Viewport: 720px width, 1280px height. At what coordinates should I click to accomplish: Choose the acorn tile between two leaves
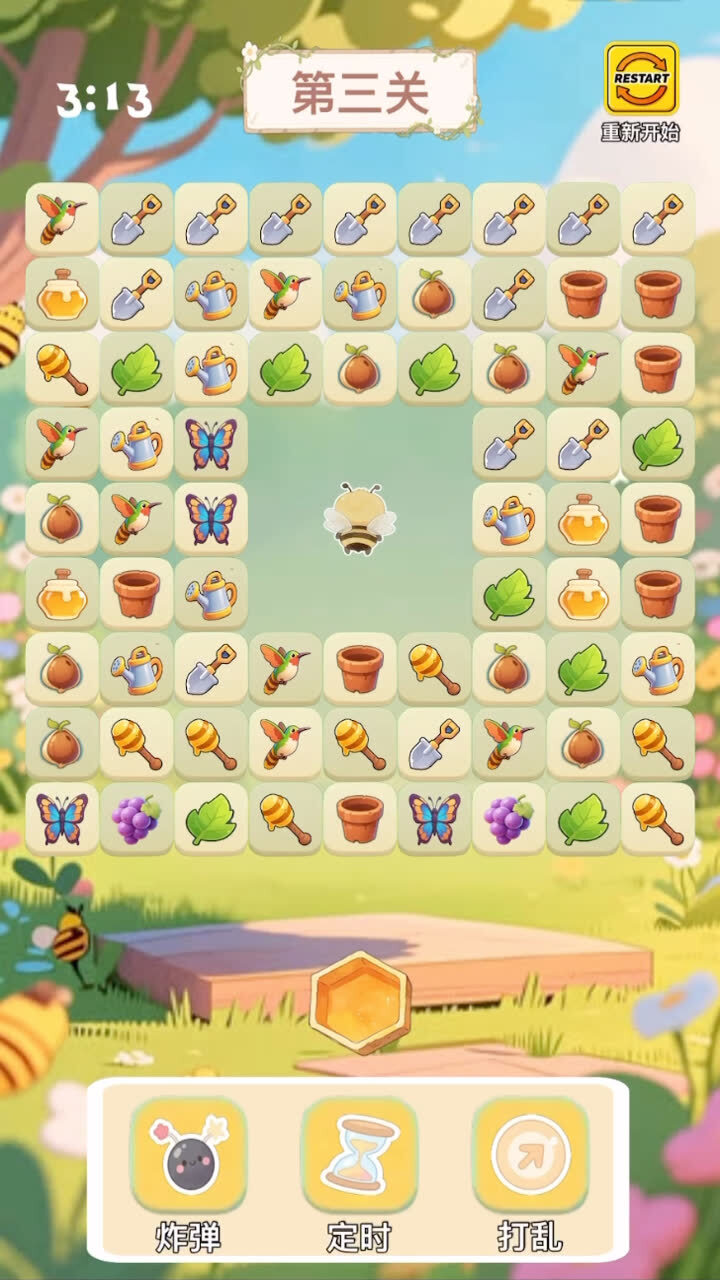click(359, 369)
